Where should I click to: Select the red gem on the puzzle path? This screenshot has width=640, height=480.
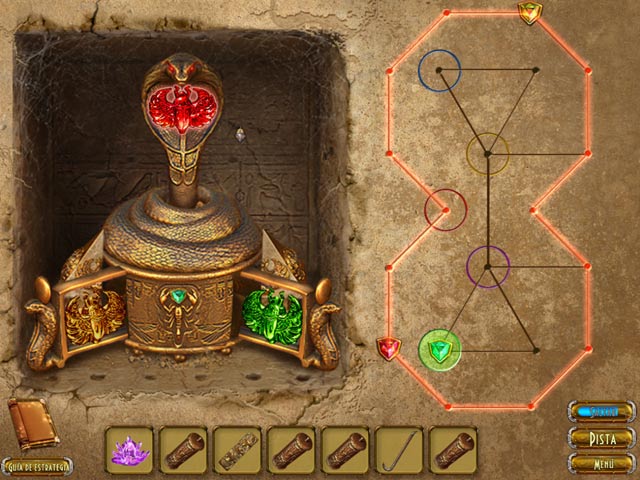[x=388, y=349]
